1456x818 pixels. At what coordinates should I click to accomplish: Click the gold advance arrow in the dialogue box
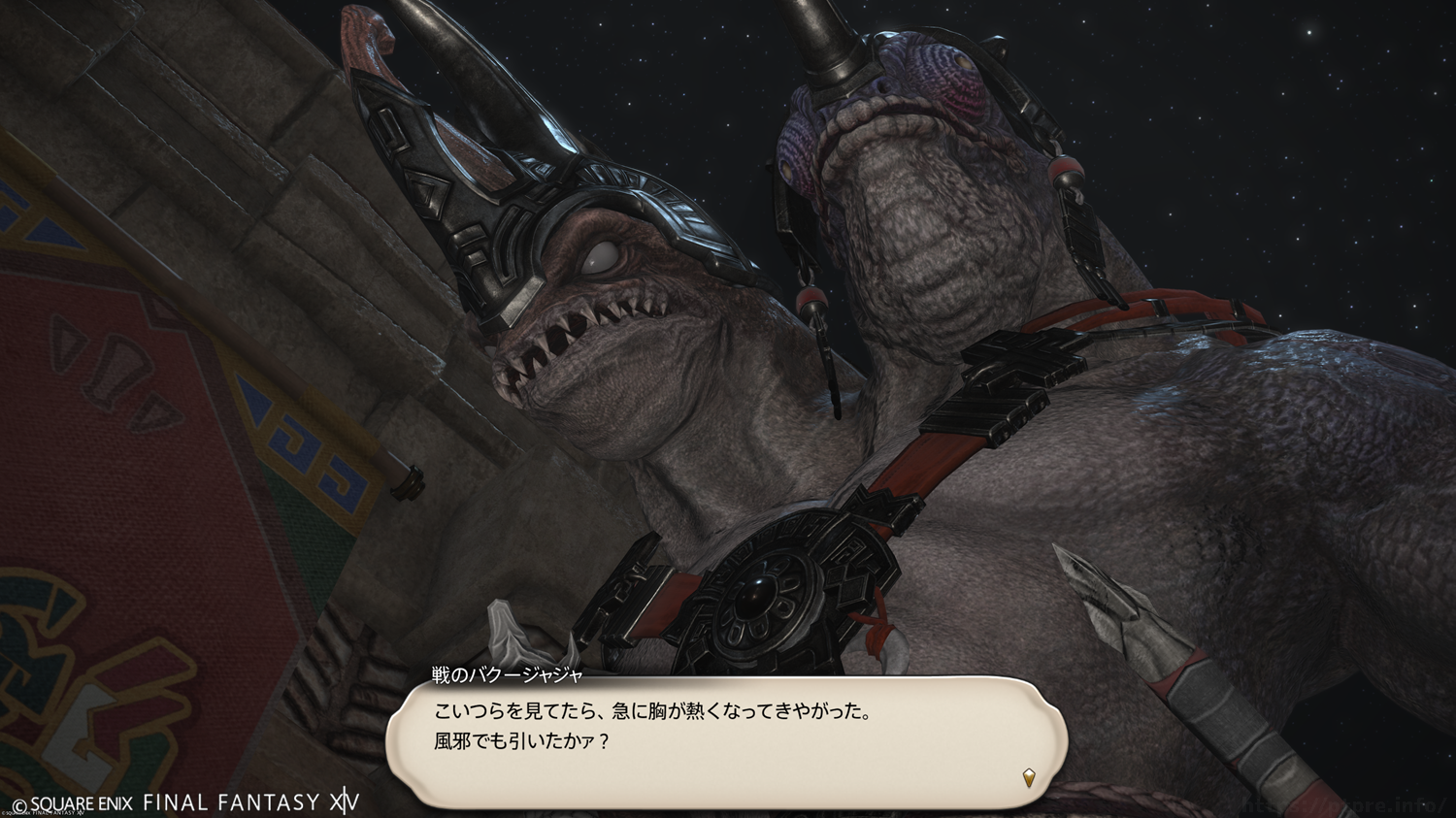point(1029,776)
